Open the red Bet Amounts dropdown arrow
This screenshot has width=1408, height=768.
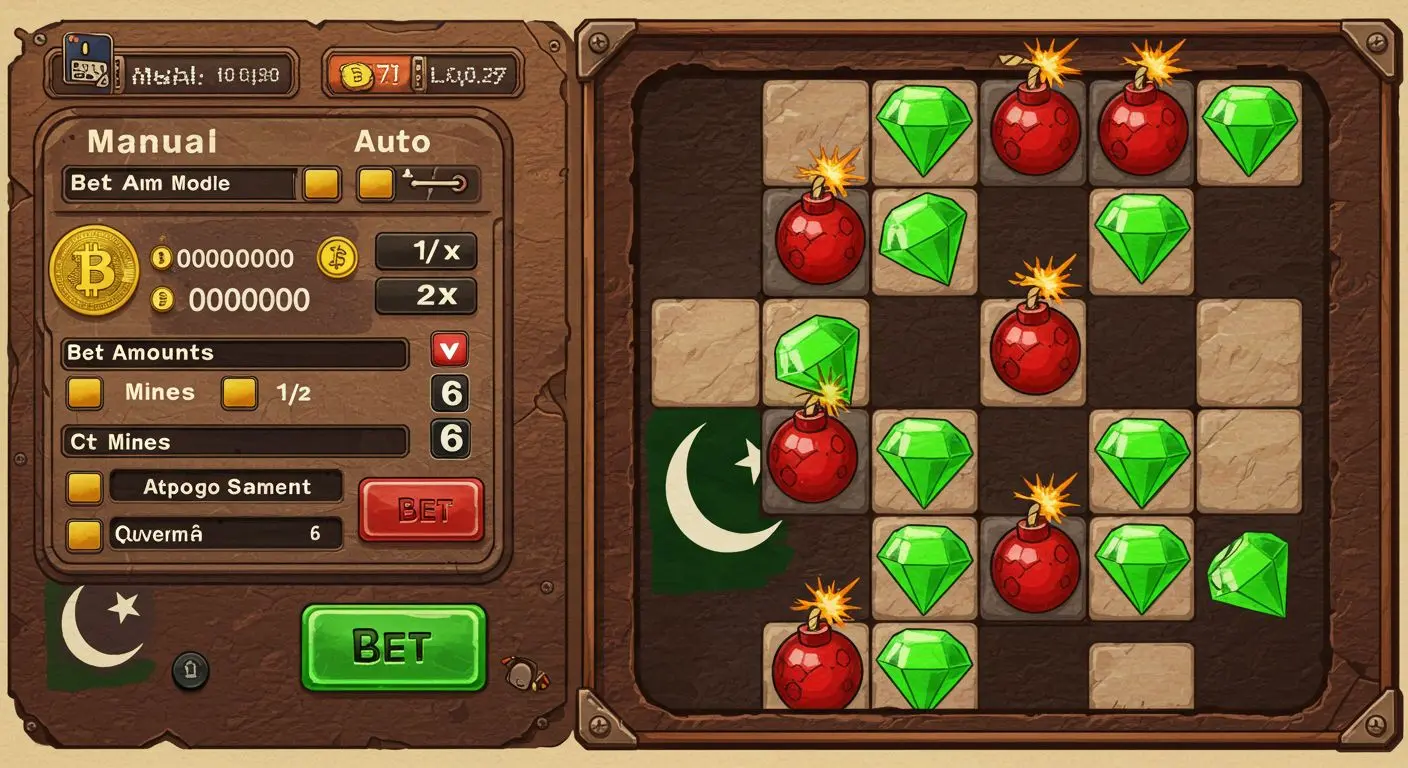click(450, 350)
